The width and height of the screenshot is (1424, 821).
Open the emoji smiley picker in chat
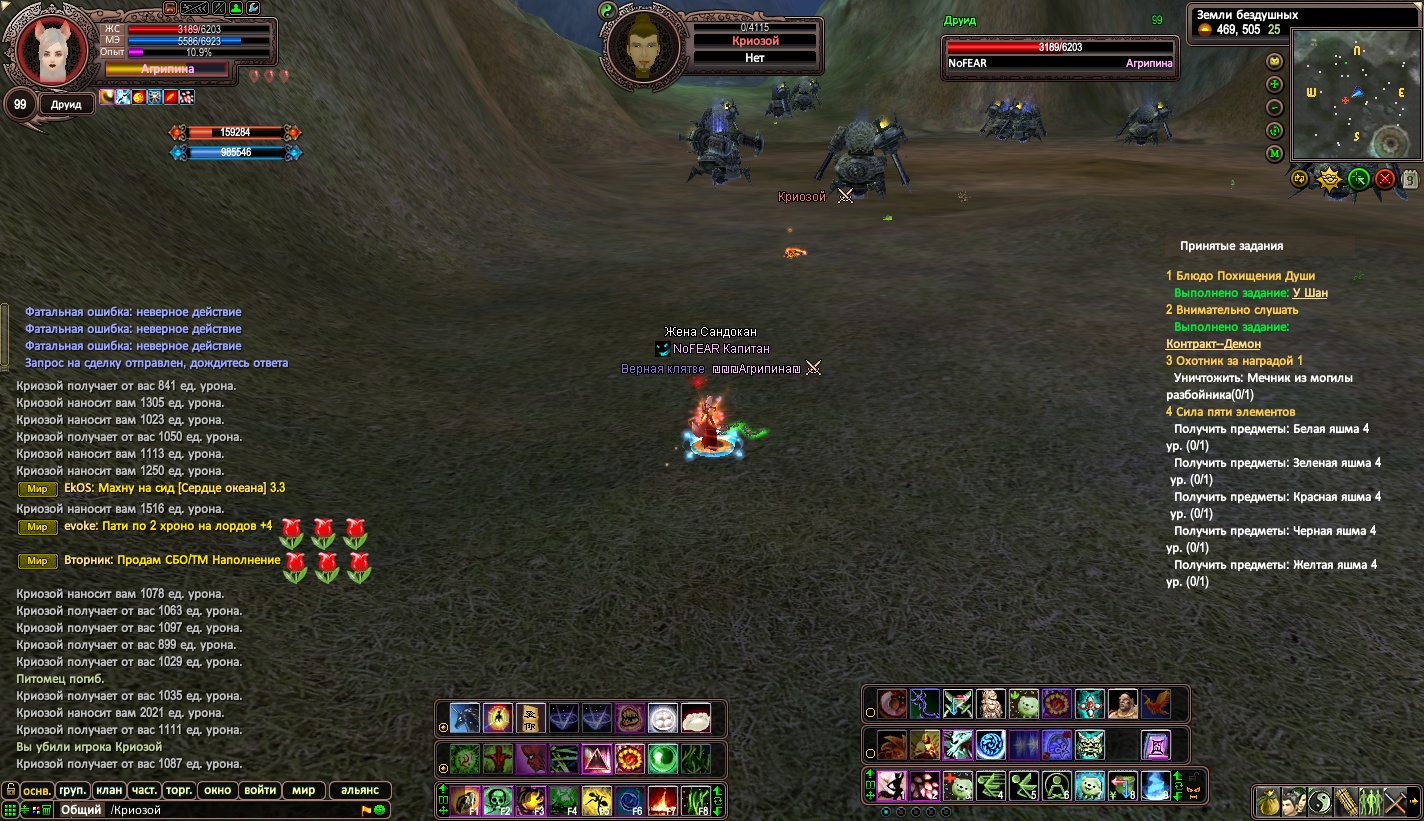[380, 809]
